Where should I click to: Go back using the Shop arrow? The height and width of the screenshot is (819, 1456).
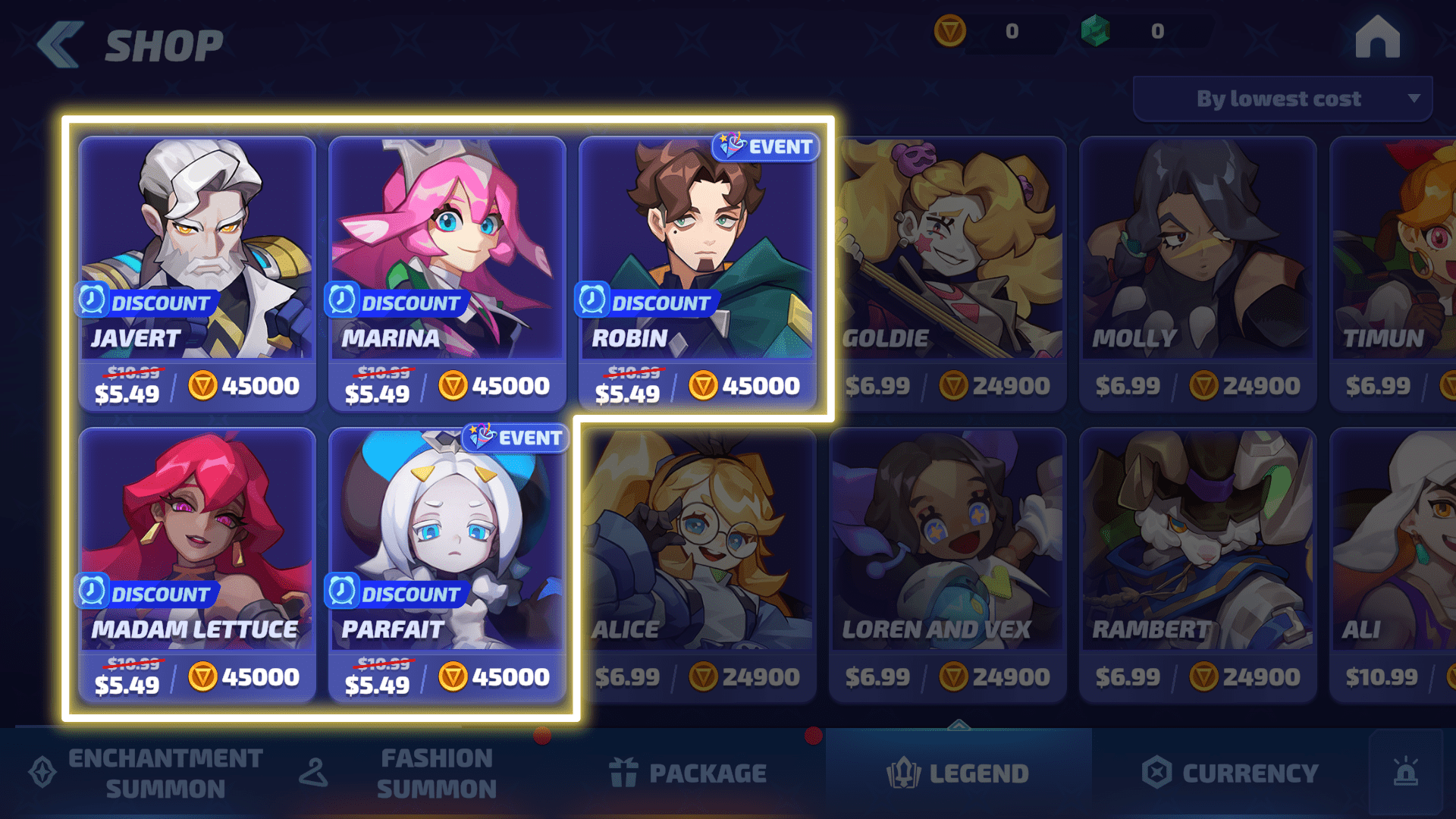coord(61,45)
